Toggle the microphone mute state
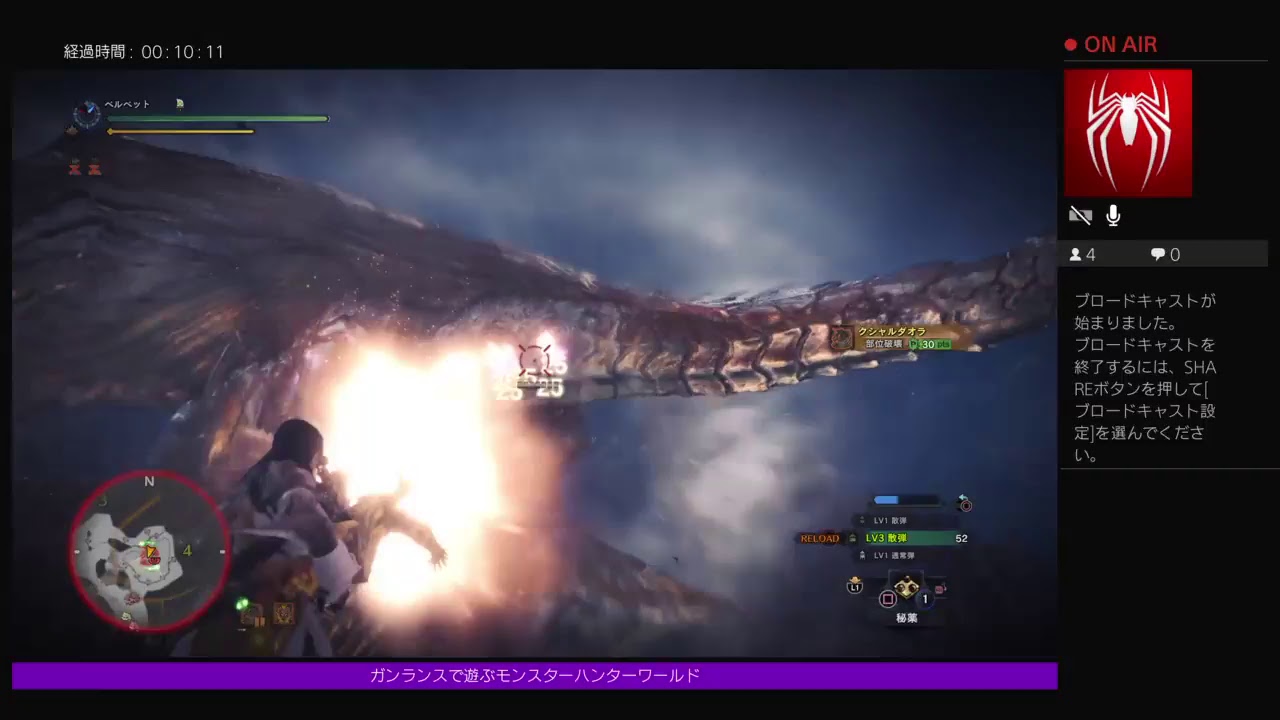The height and width of the screenshot is (720, 1280). pos(1113,215)
